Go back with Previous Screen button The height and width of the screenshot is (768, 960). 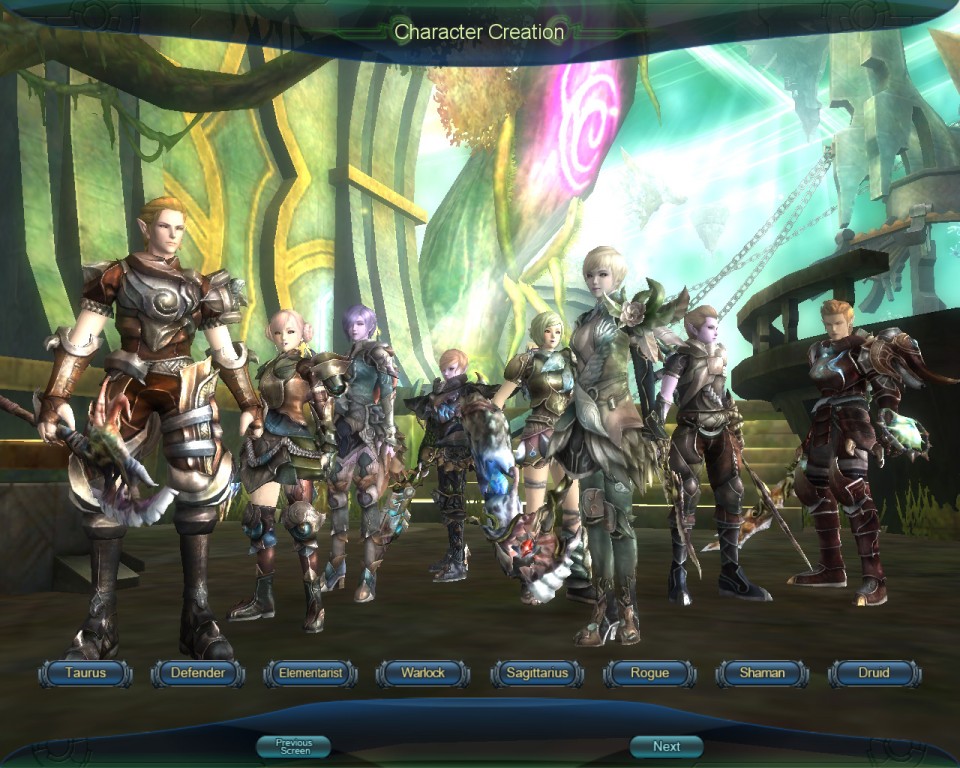[x=294, y=746]
